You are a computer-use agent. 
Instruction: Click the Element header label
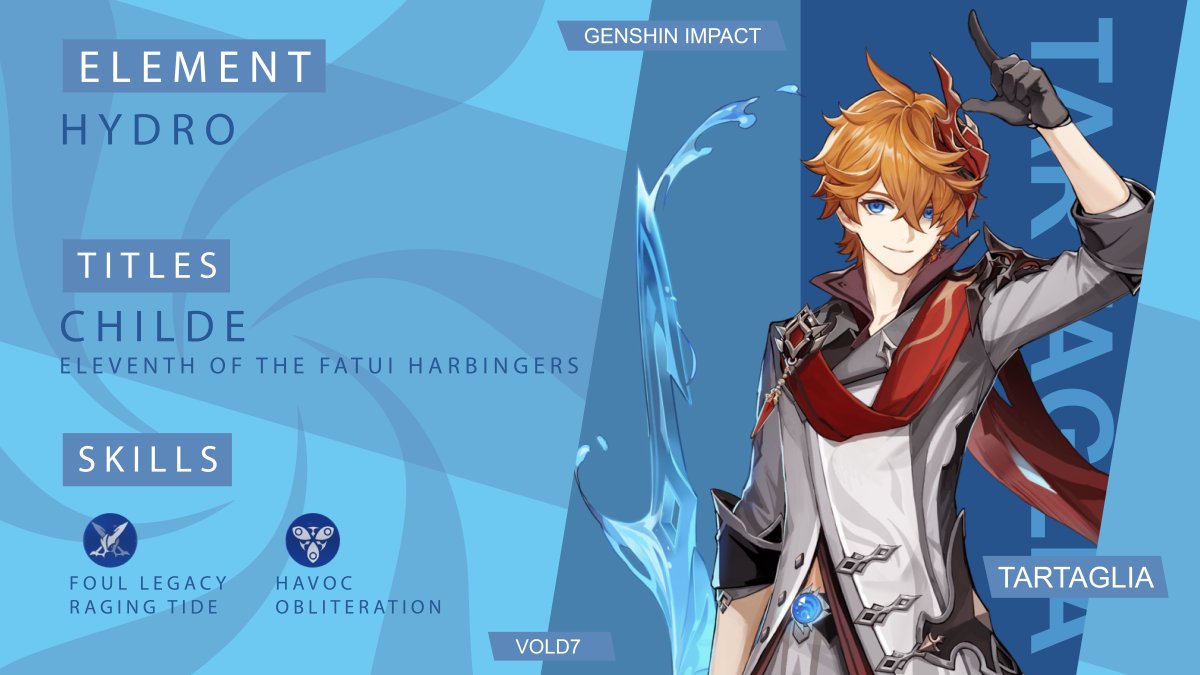click(x=194, y=66)
